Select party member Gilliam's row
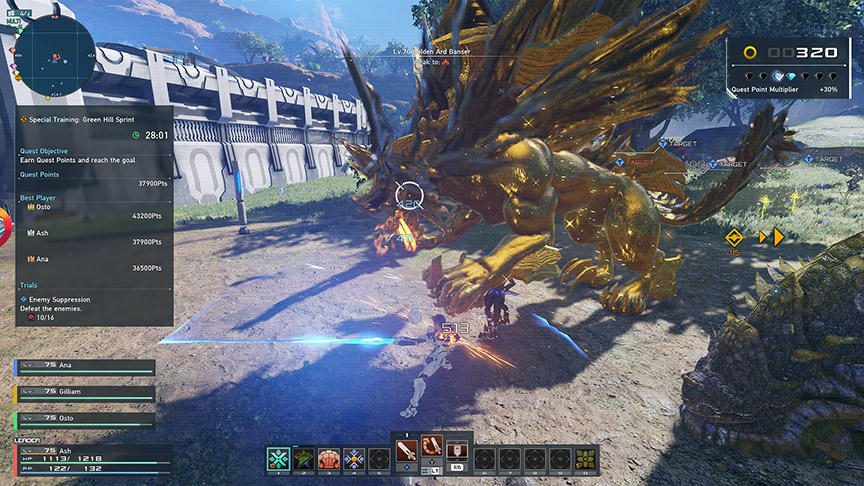This screenshot has height=486, width=864. pyautogui.click(x=86, y=393)
